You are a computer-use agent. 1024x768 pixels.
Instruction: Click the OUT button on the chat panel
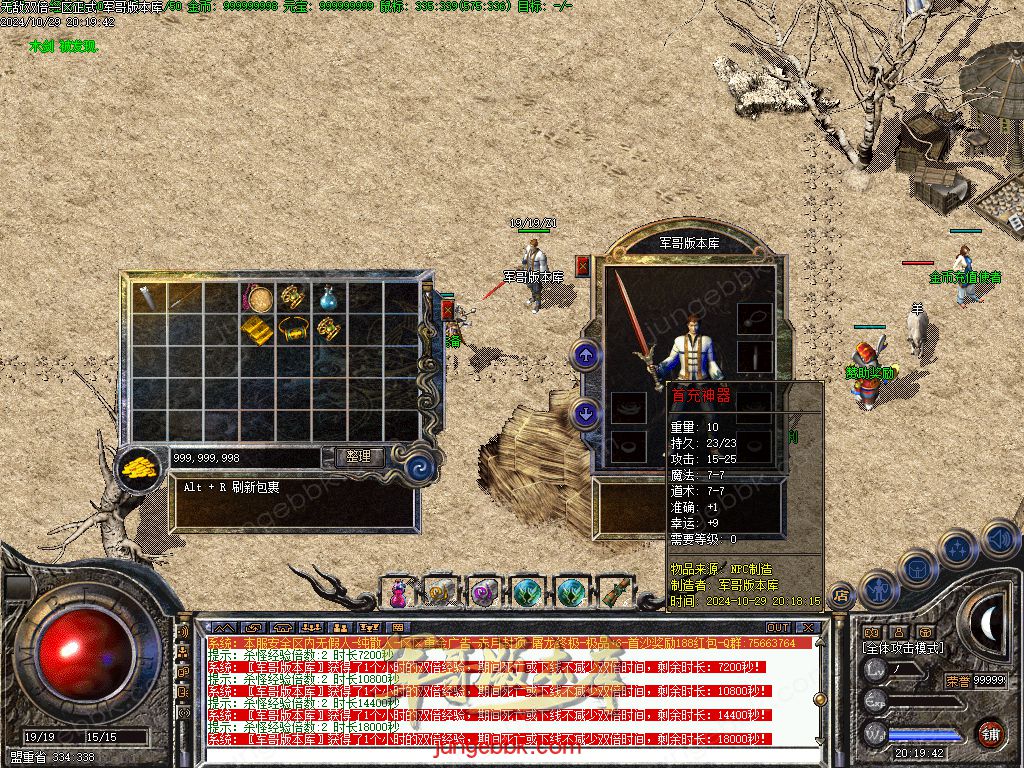(x=777, y=628)
